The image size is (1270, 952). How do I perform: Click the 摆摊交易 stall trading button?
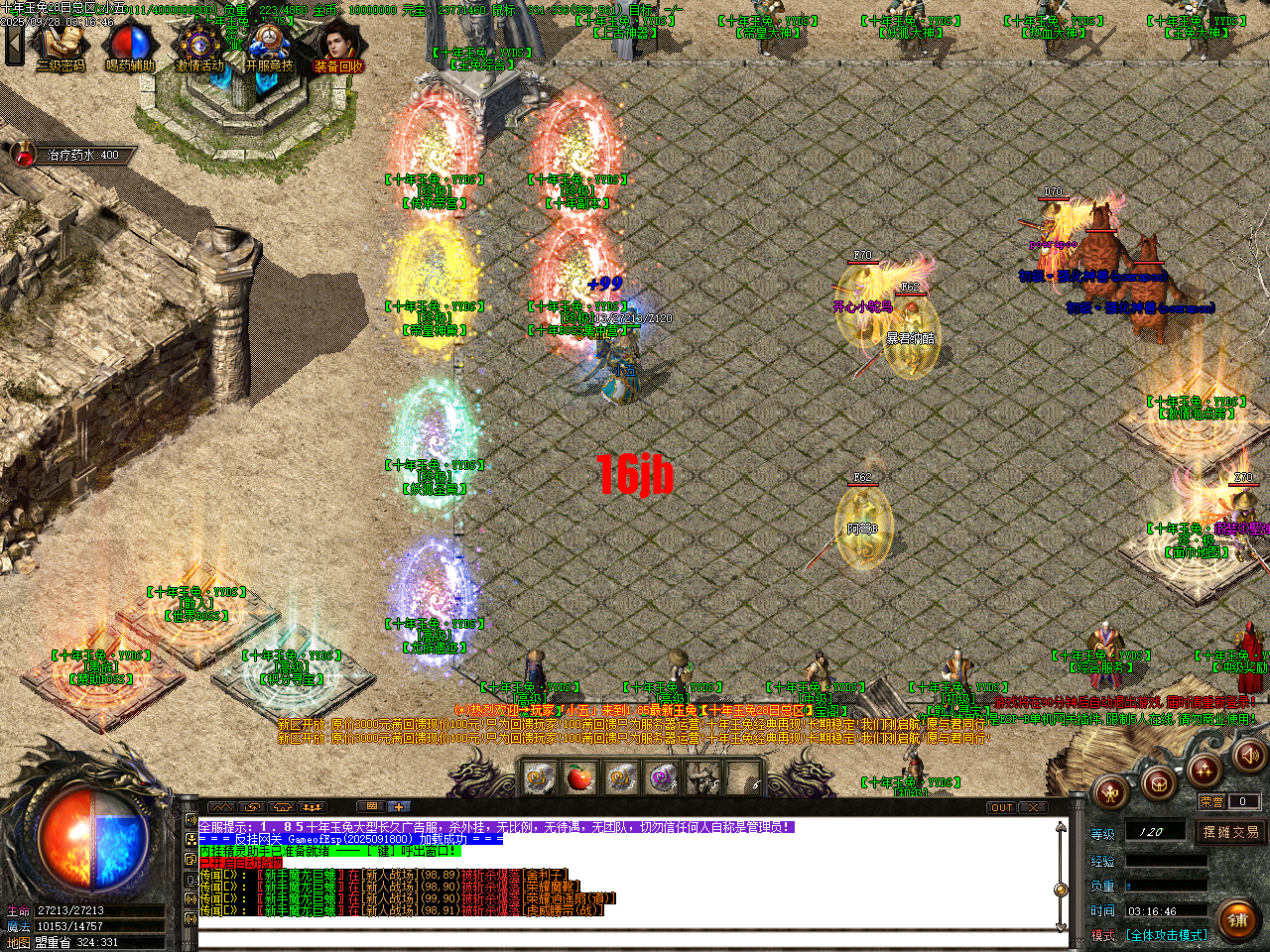click(x=1231, y=833)
